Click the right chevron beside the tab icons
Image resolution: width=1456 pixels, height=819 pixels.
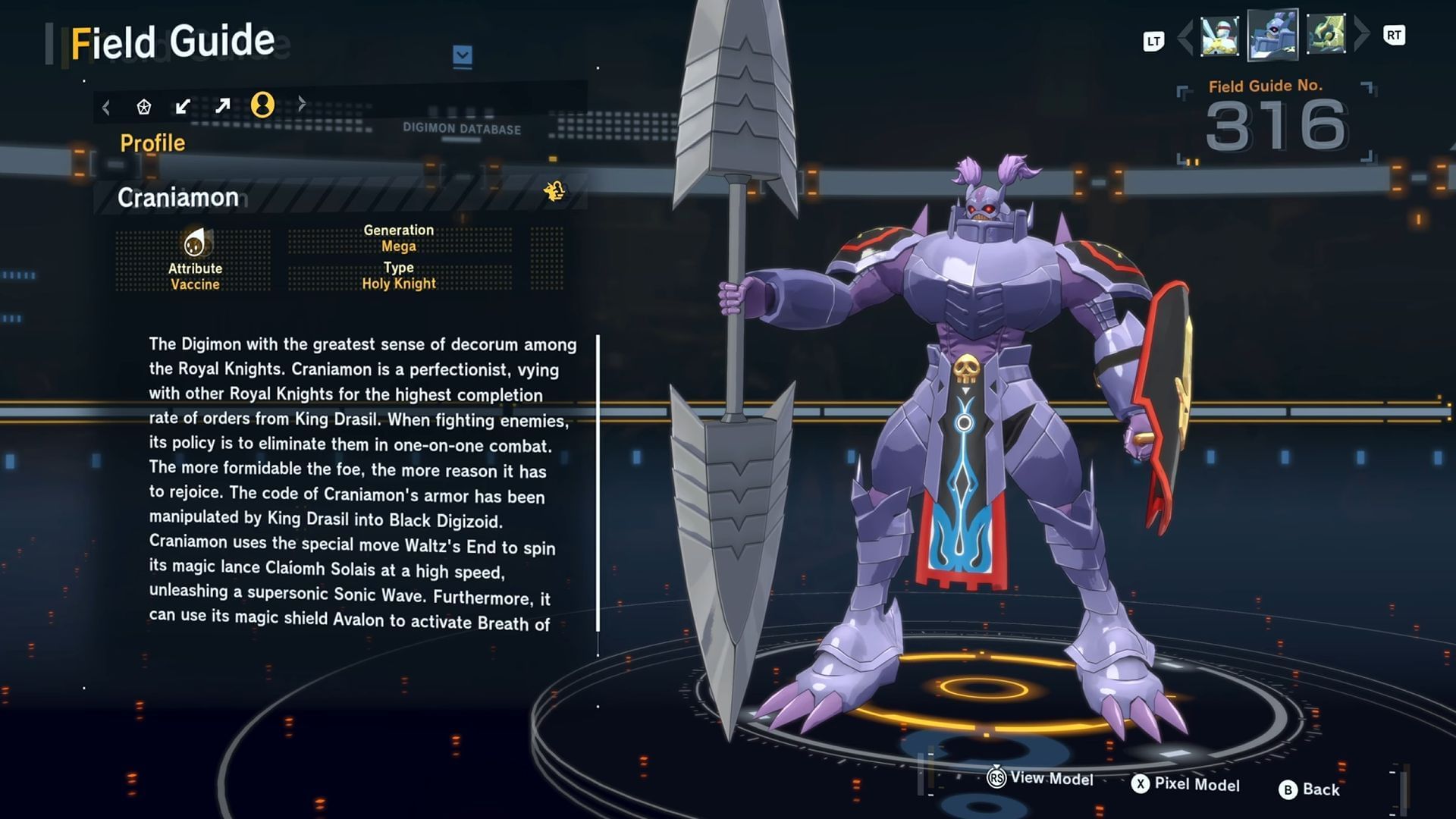tap(302, 104)
